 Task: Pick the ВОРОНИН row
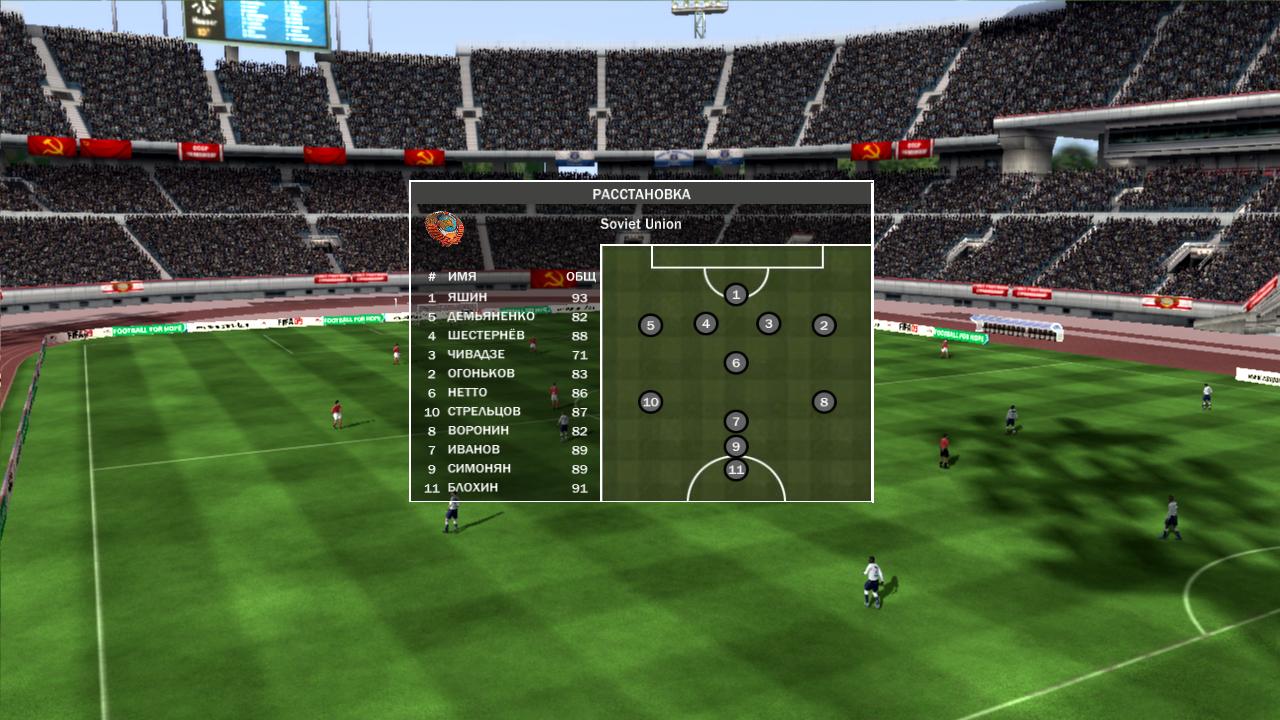pos(505,430)
